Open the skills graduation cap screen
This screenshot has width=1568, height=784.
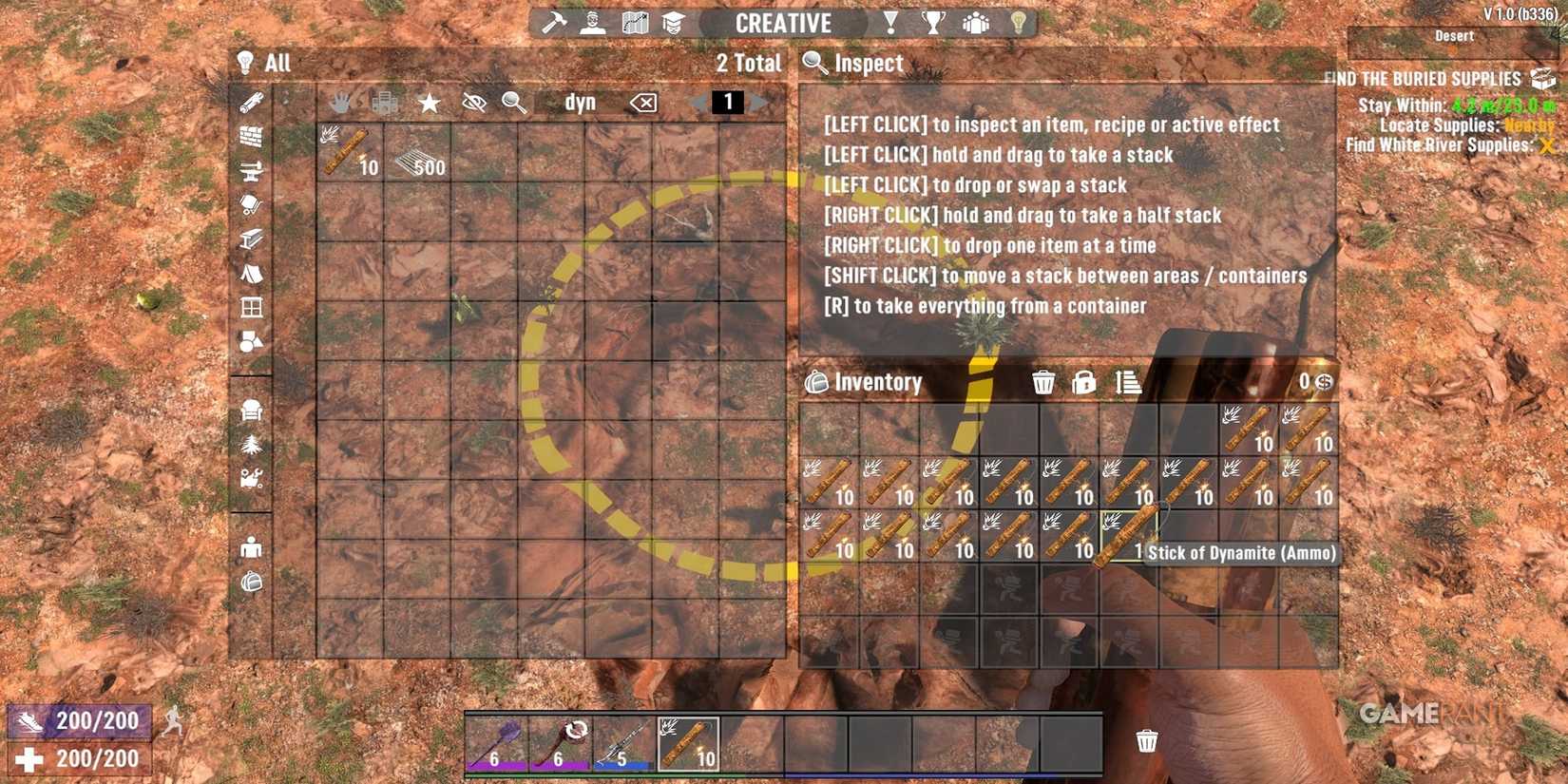pyautogui.click(x=672, y=21)
